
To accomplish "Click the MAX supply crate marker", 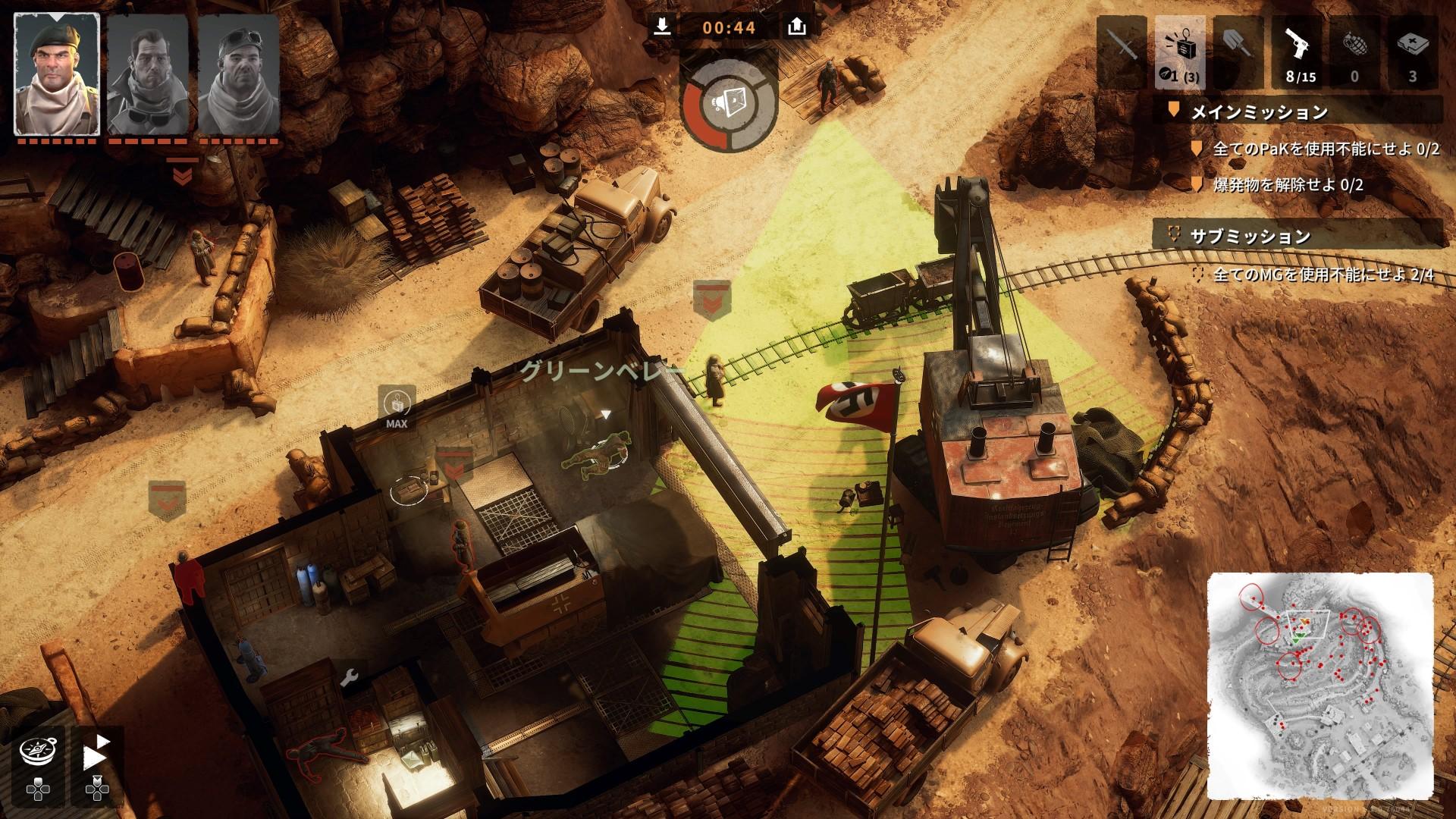I will (x=397, y=407).
